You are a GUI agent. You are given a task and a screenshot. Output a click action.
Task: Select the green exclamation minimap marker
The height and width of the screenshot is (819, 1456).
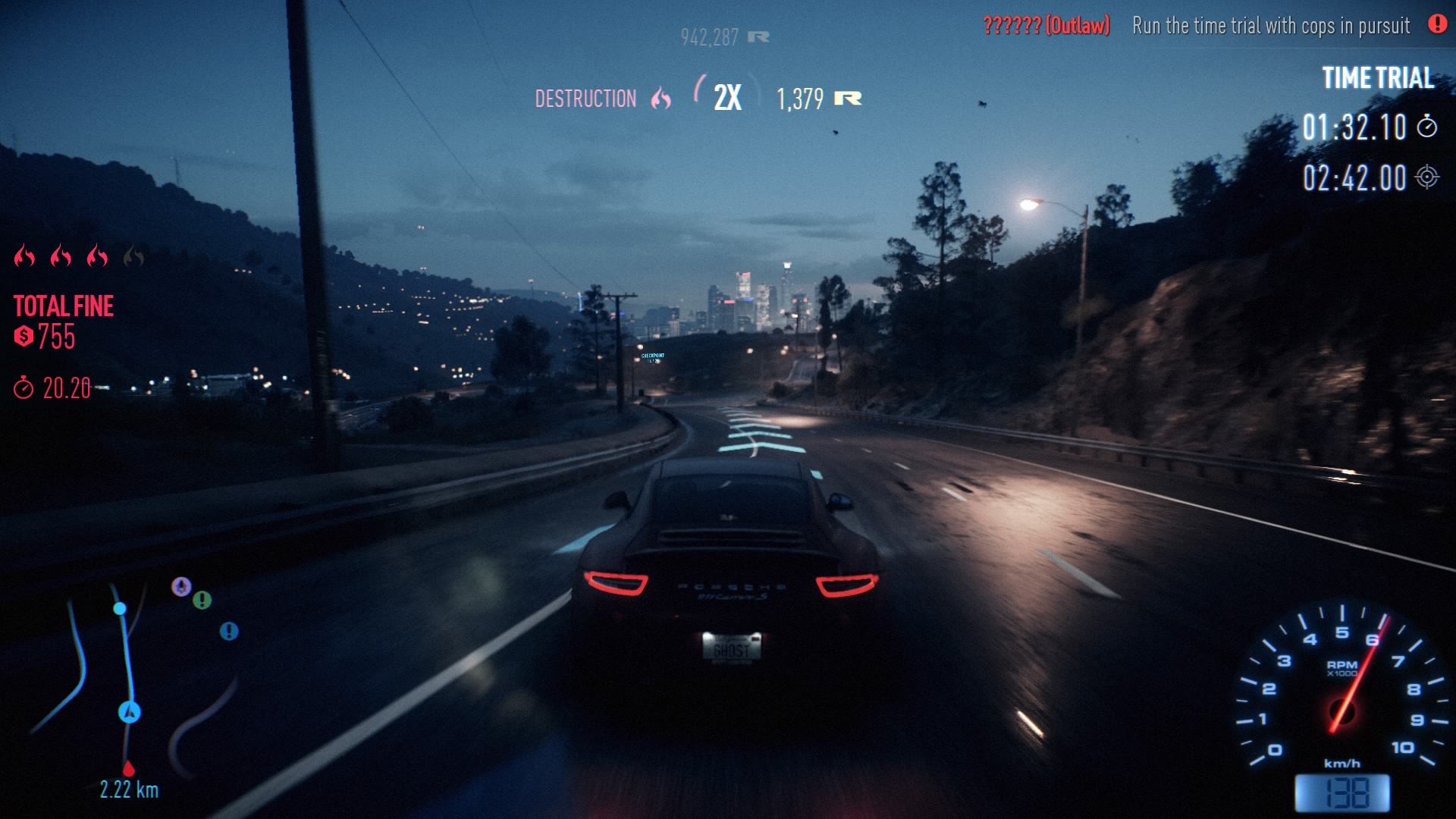[202, 600]
